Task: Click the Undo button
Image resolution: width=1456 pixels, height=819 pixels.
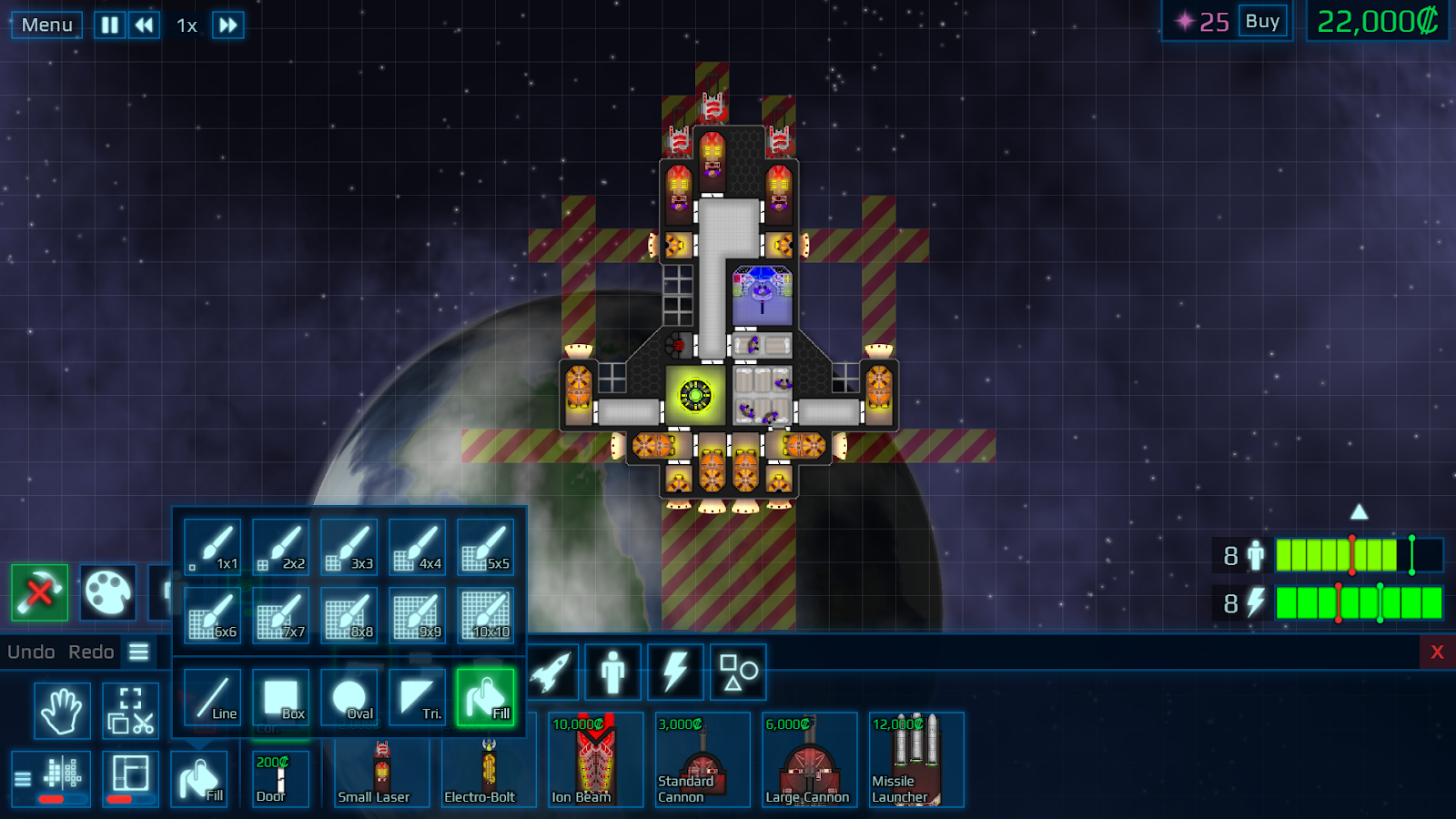Action: [30, 652]
